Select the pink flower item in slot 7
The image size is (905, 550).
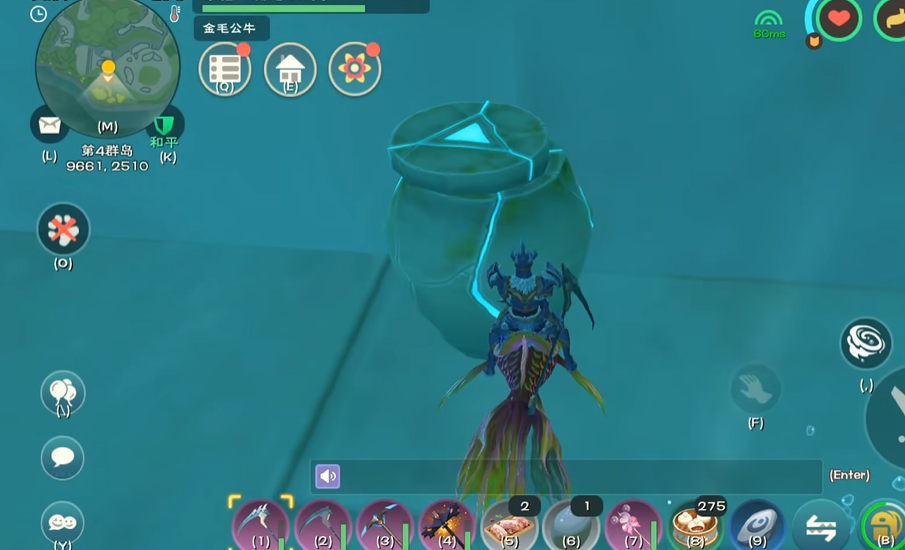(633, 524)
